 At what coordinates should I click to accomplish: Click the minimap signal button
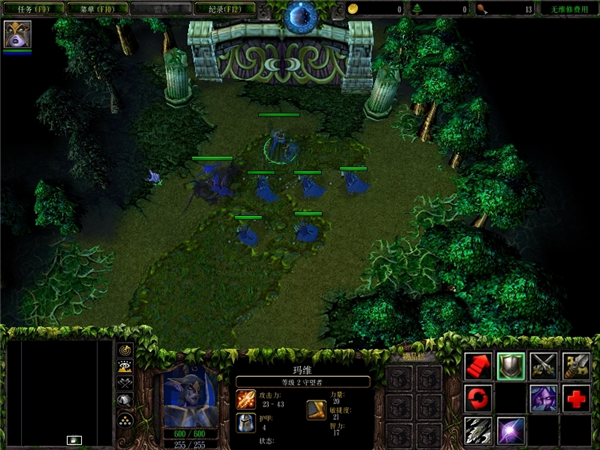(126, 351)
